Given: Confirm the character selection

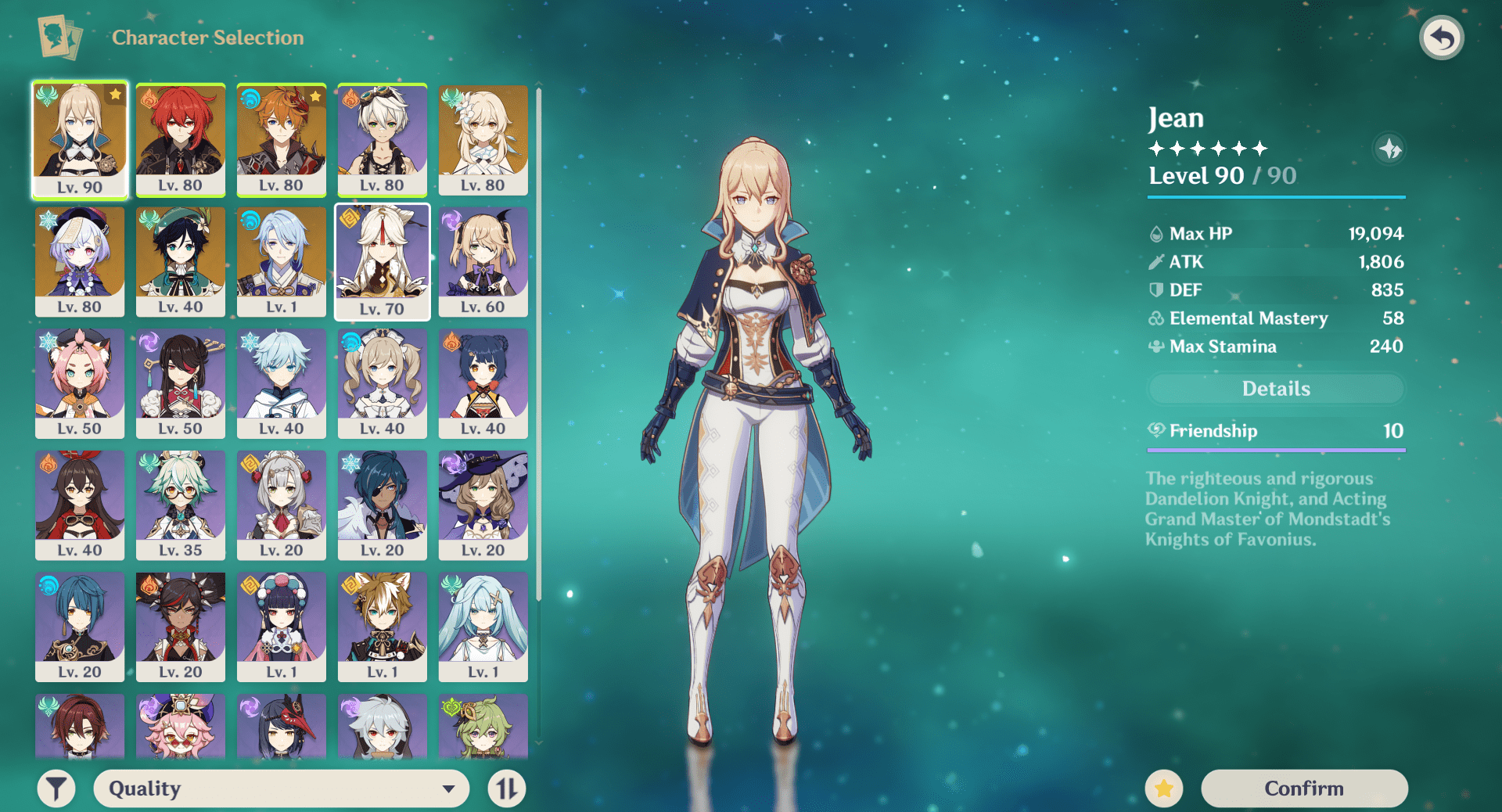Looking at the screenshot, I should 1304,788.
